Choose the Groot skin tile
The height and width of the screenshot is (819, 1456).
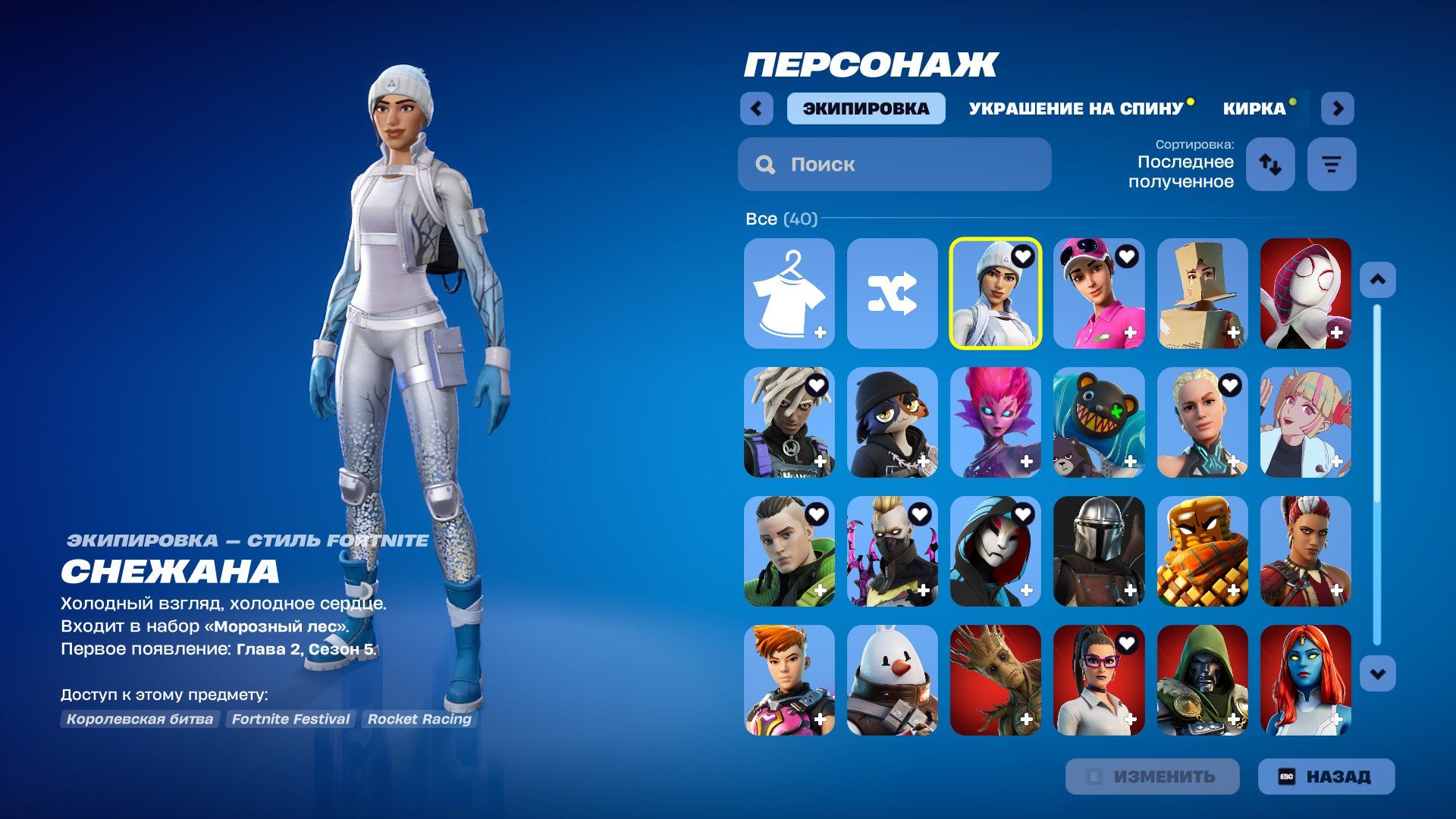tap(995, 680)
